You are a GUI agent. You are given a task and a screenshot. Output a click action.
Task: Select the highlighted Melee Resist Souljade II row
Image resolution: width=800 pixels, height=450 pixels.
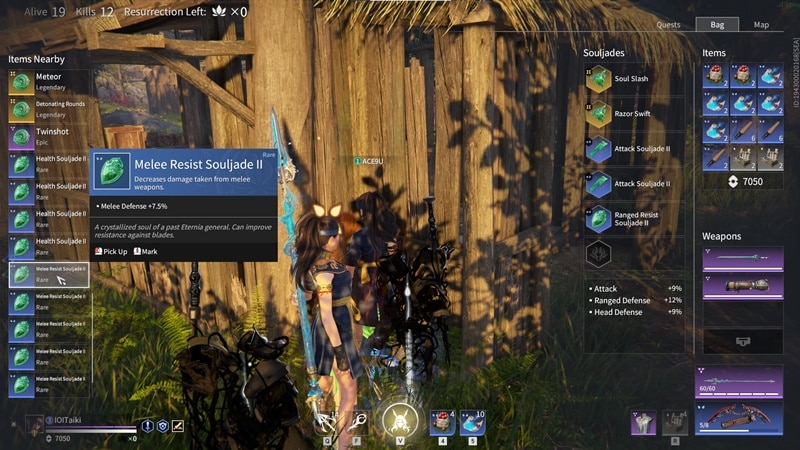(49, 274)
